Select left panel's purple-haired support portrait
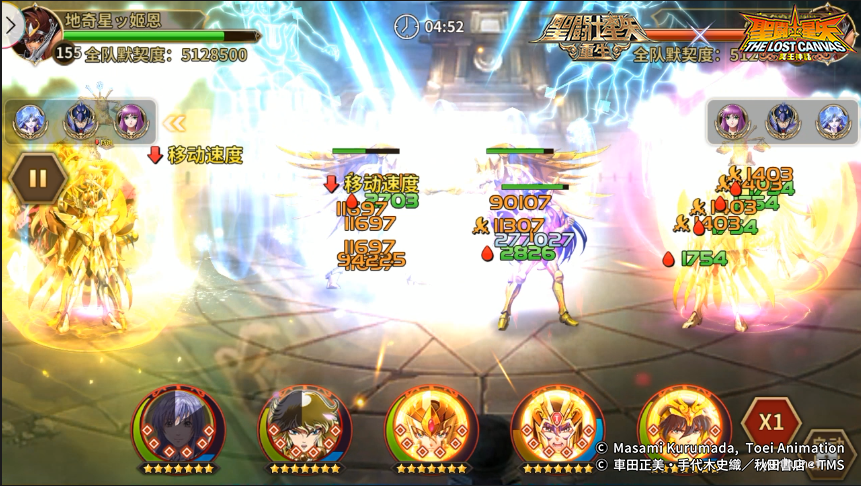This screenshot has height=486, width=861. point(130,122)
